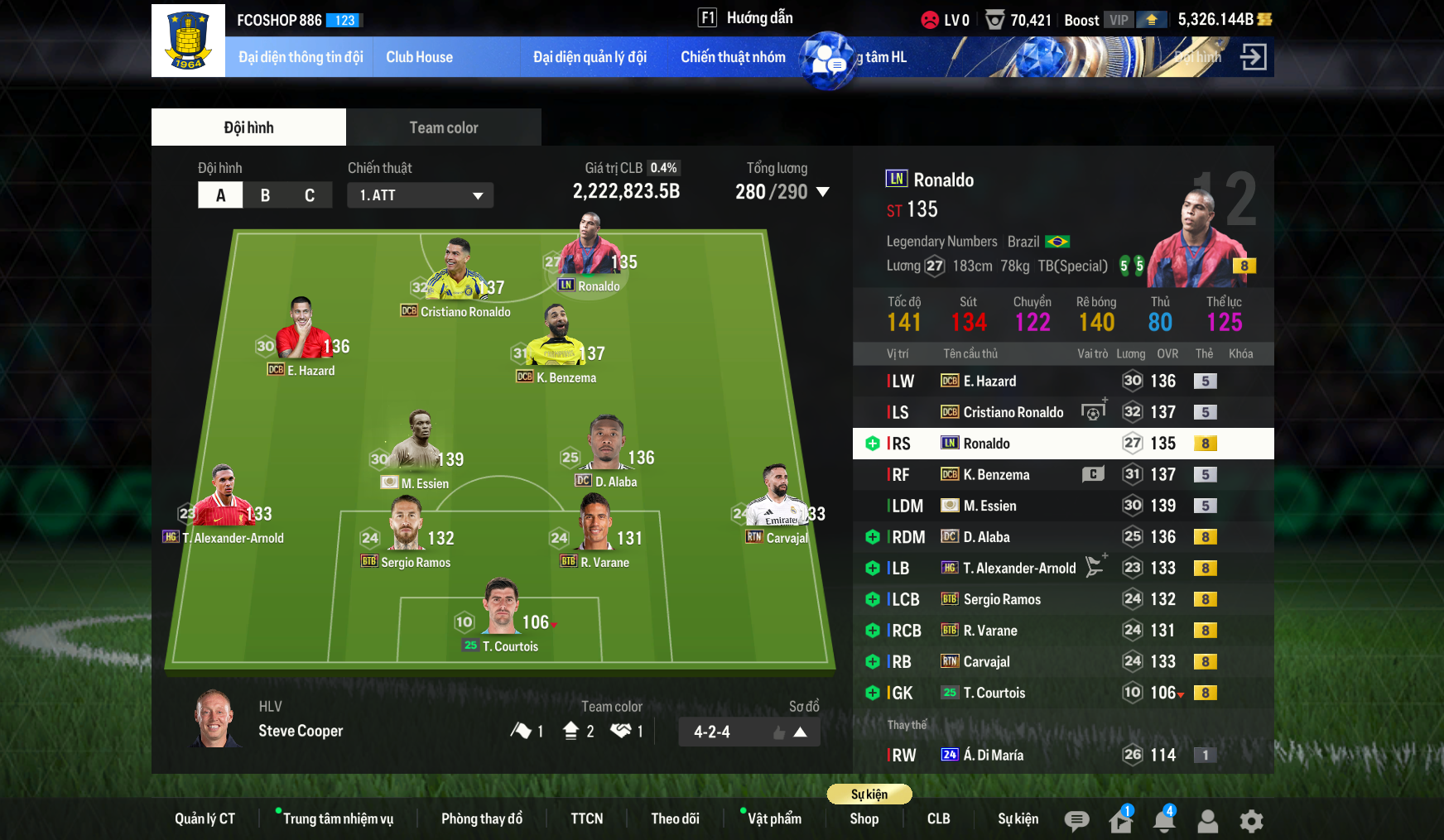Screen dimensions: 1444x840
Task: Open the settings gear icon
Action: pyautogui.click(x=1250, y=820)
